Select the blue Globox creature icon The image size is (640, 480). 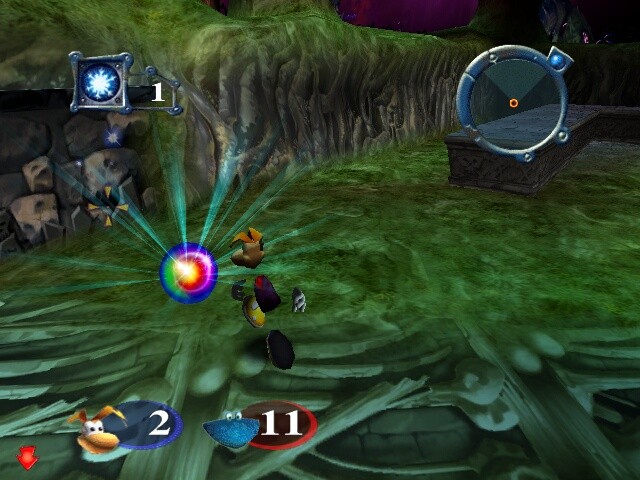click(232, 428)
